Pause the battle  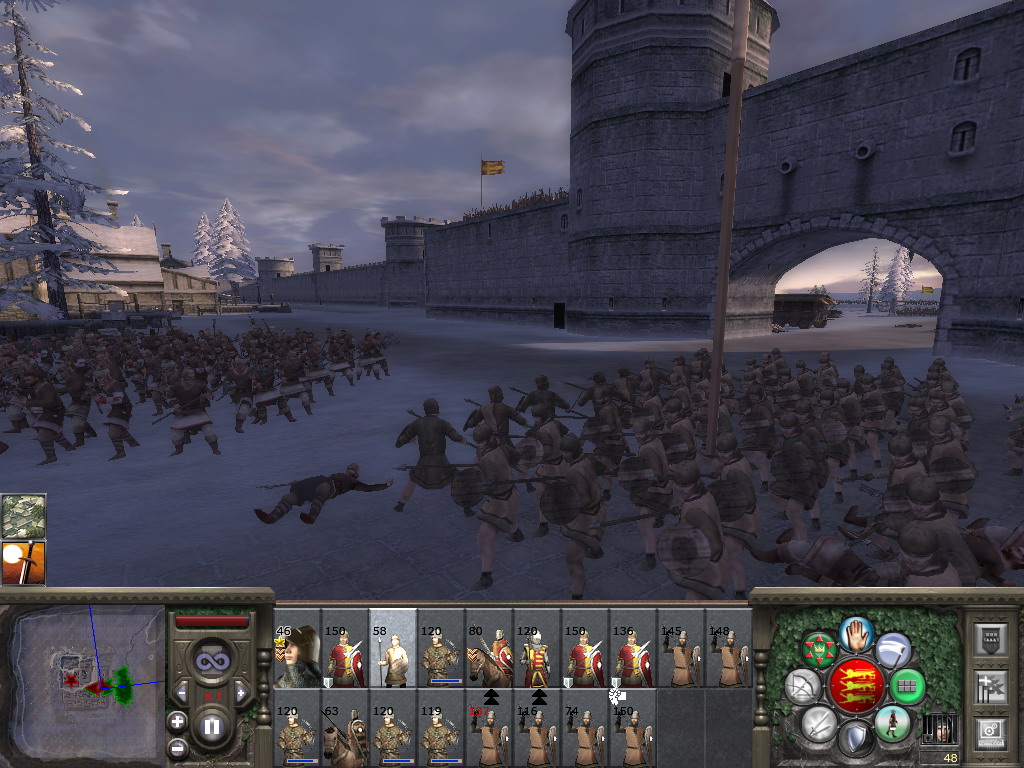[211, 726]
